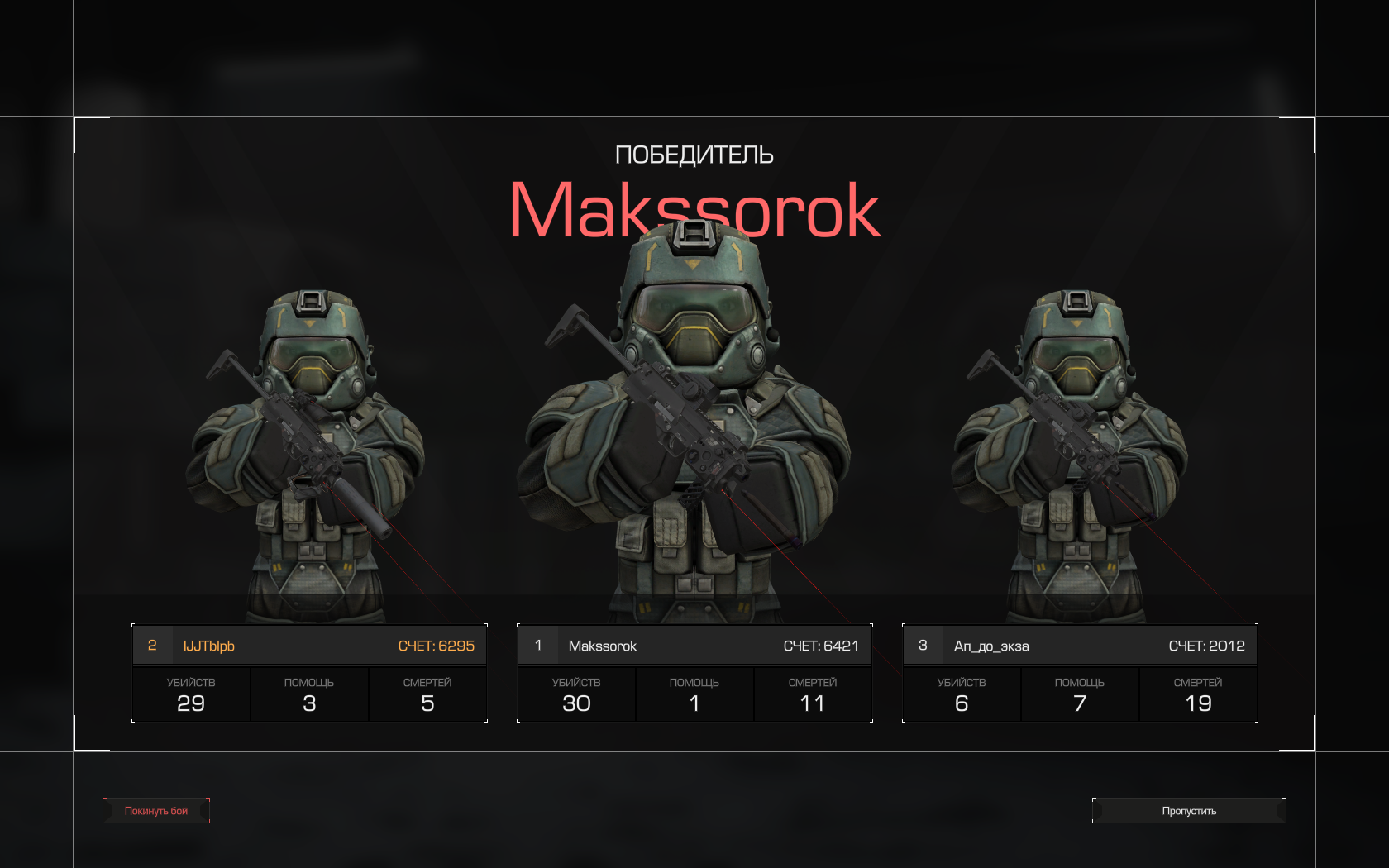1389x868 pixels.
Task: Select the winner Makssorok player row
Action: [x=694, y=646]
